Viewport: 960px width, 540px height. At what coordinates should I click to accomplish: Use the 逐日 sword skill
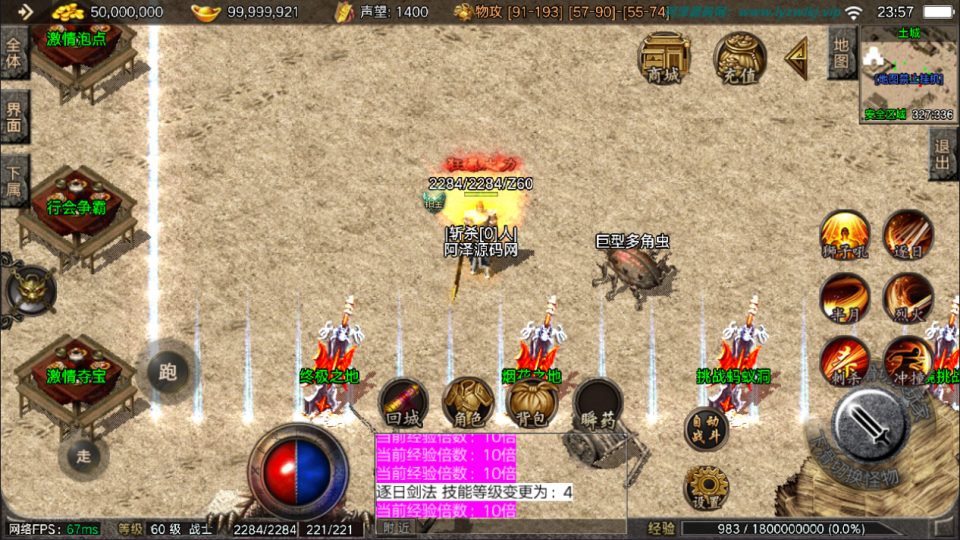pyautogui.click(x=907, y=236)
